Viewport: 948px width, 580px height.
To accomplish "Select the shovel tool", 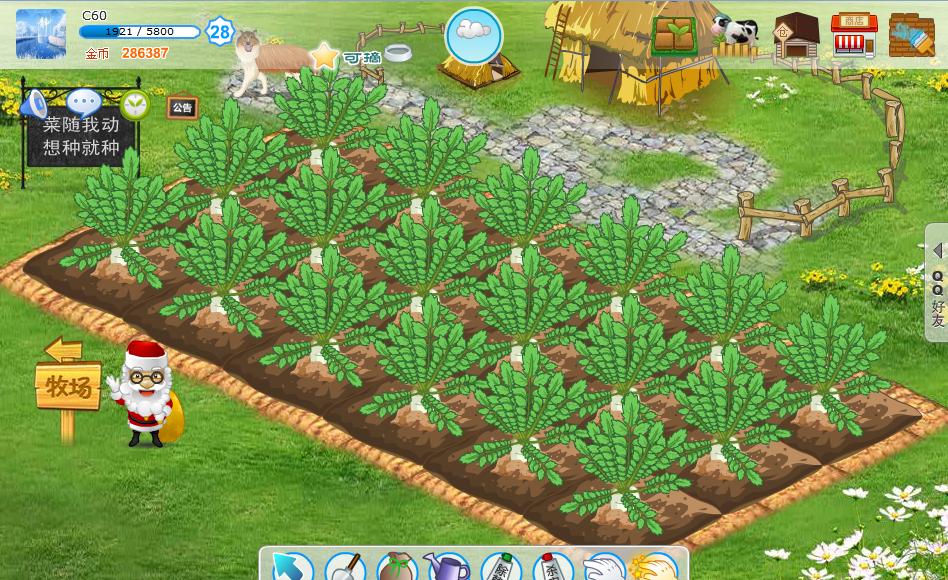I will pyautogui.click(x=345, y=568).
